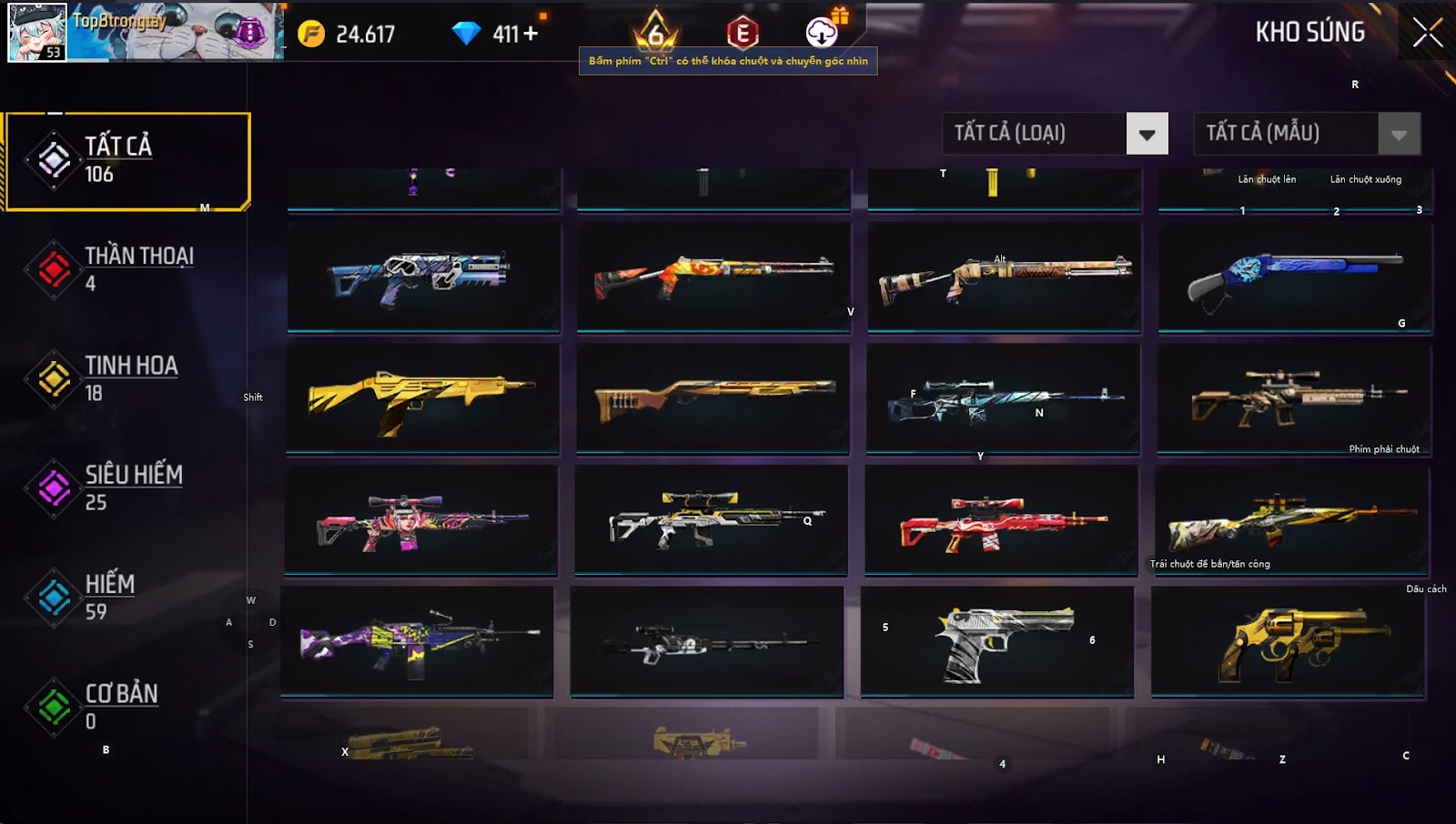Select the blue double-barrel shotgun skin
Viewport: 1456px width, 824px height.
[1294, 276]
